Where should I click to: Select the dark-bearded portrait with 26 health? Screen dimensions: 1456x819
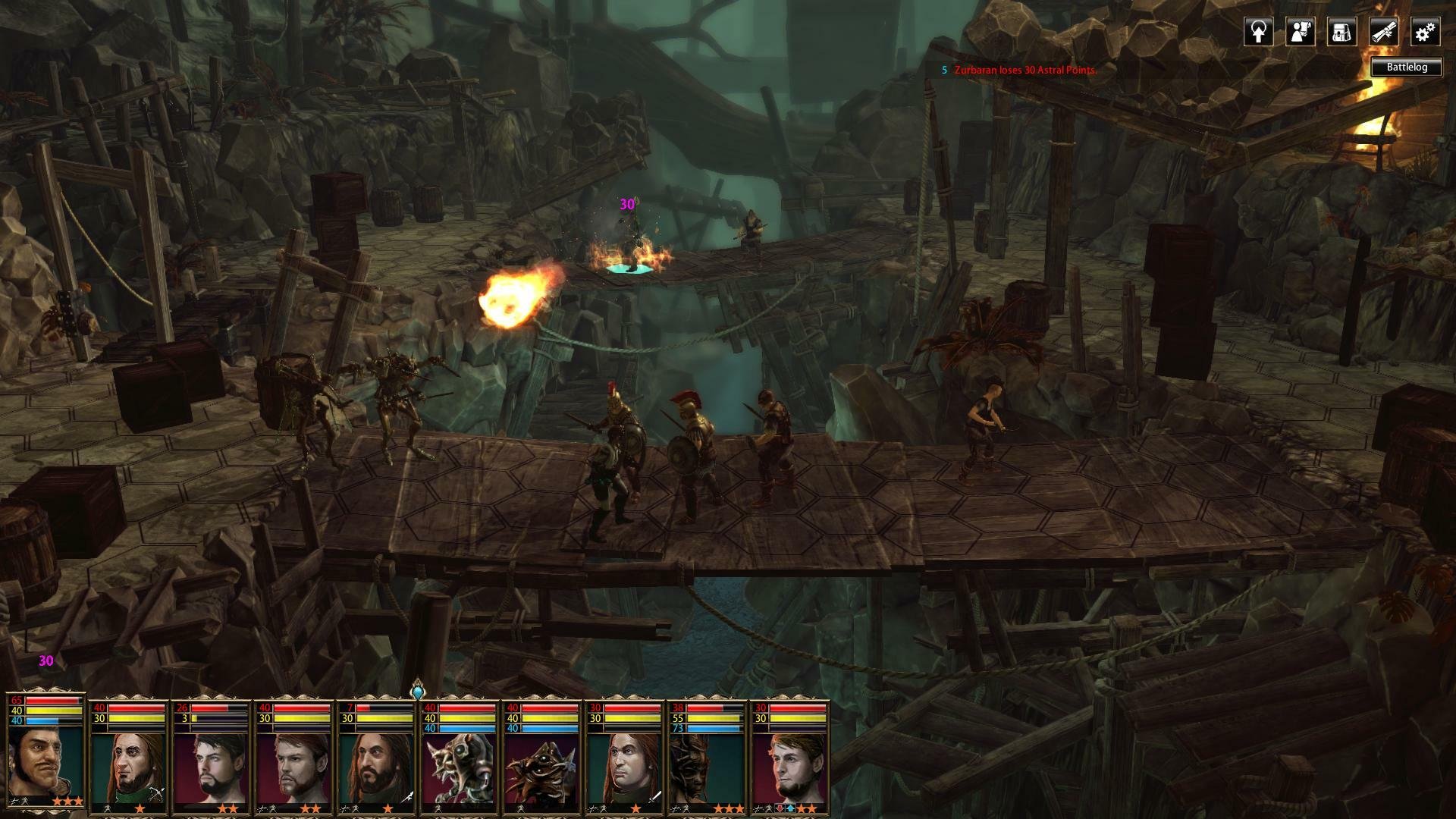pyautogui.click(x=212, y=767)
